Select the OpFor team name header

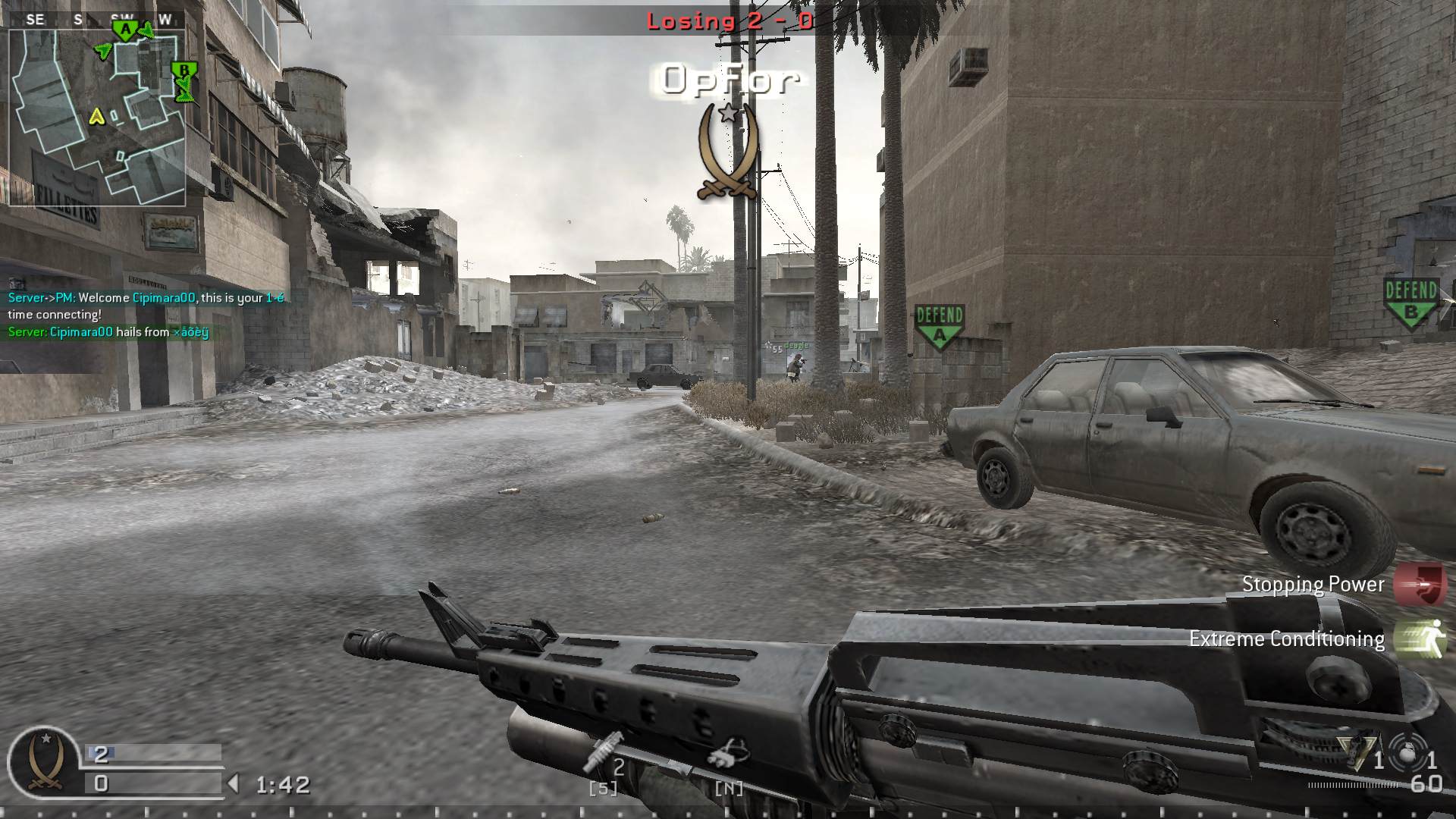(730, 80)
